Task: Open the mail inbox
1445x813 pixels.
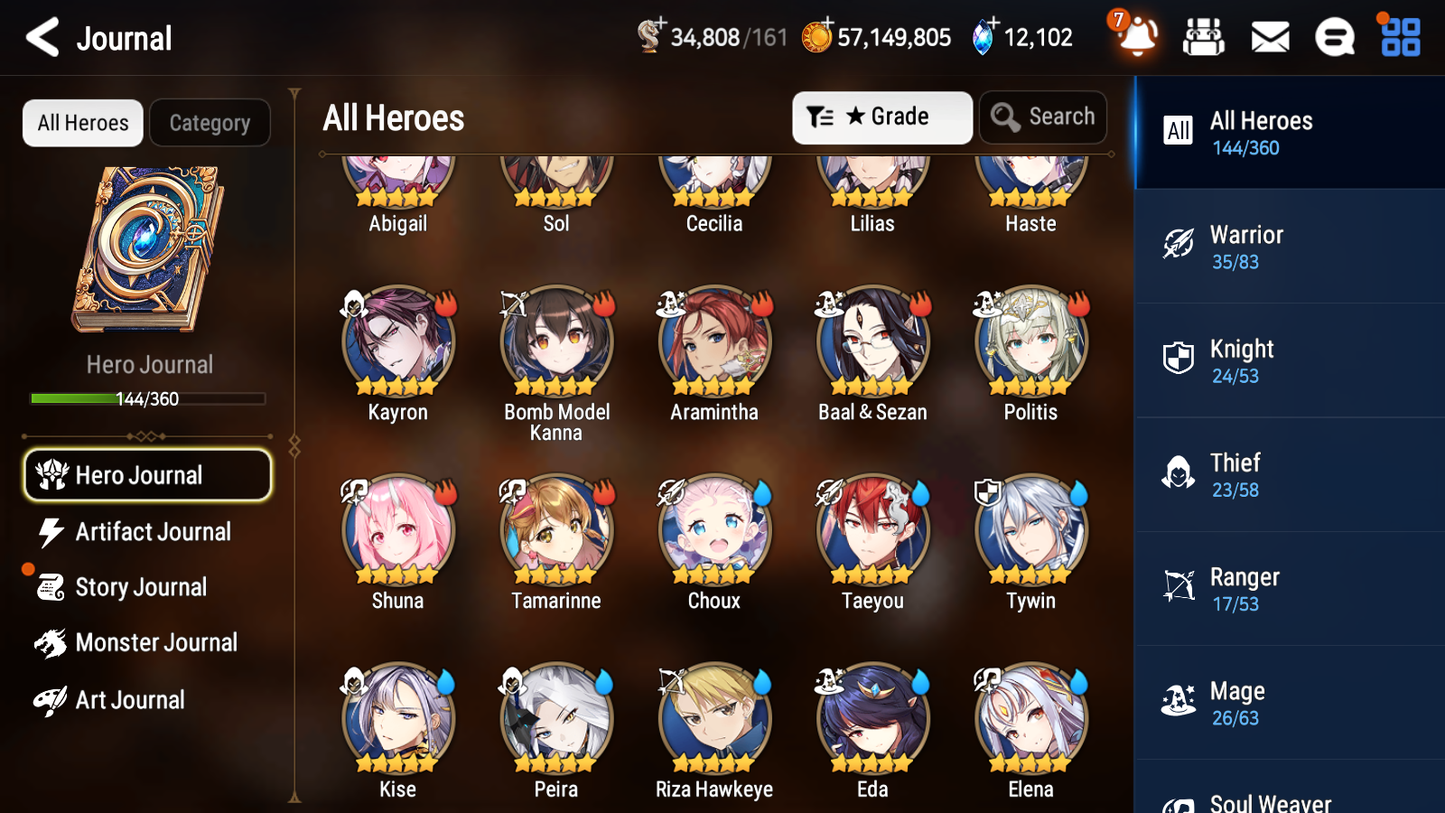Action: pos(1269,36)
